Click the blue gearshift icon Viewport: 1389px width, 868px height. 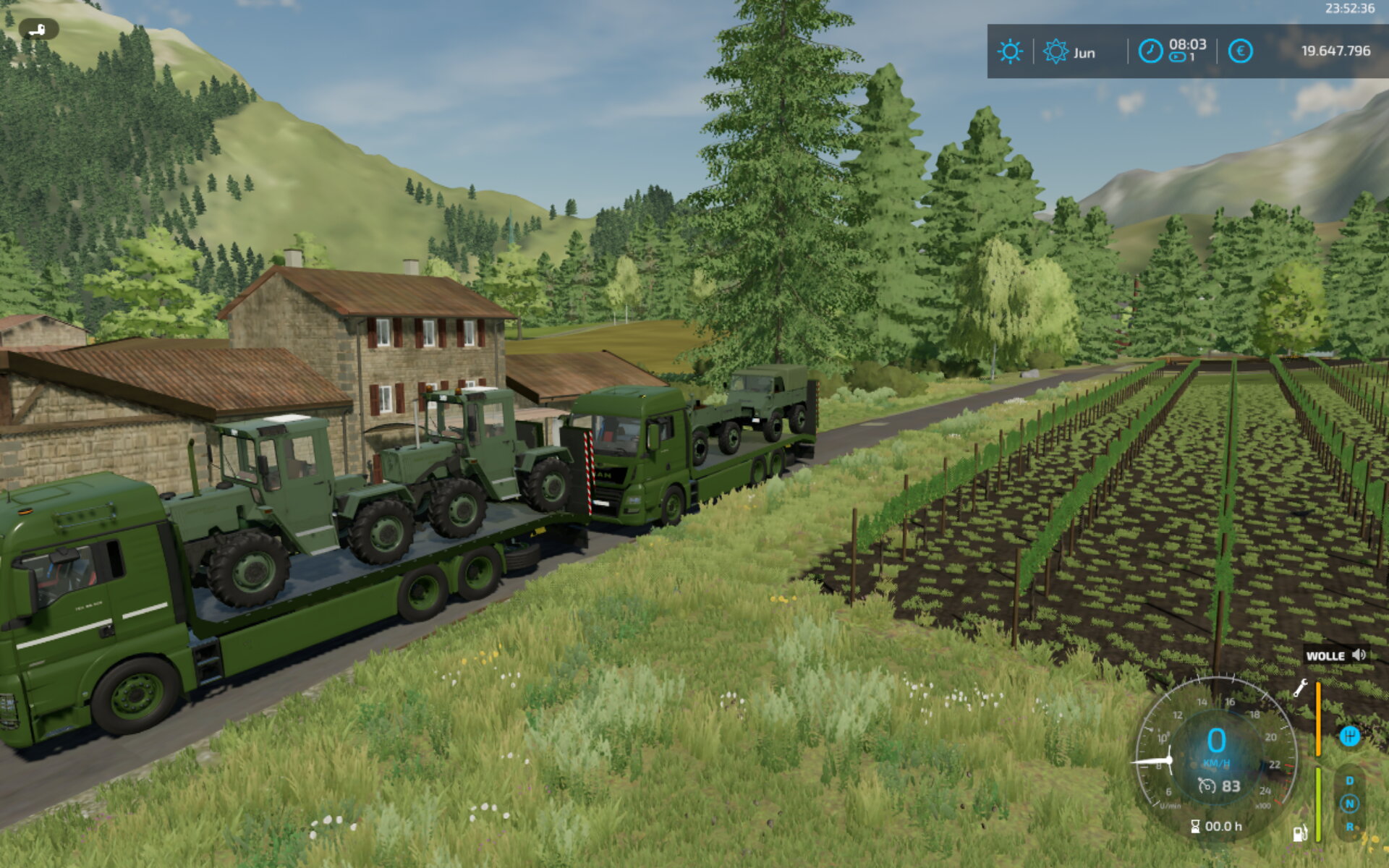(x=1349, y=736)
